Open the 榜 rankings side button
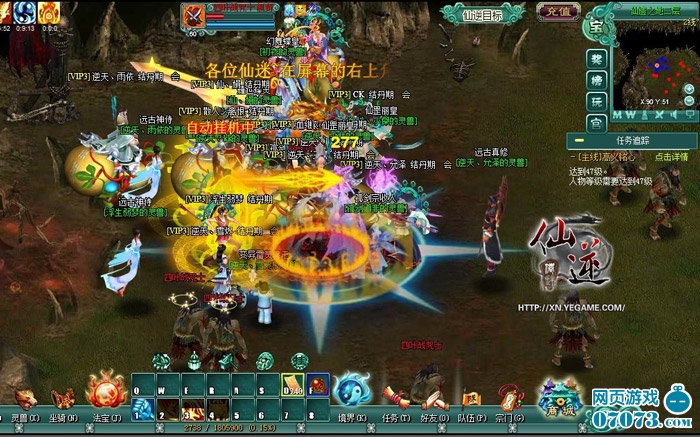The width and height of the screenshot is (700, 437). 596,81
